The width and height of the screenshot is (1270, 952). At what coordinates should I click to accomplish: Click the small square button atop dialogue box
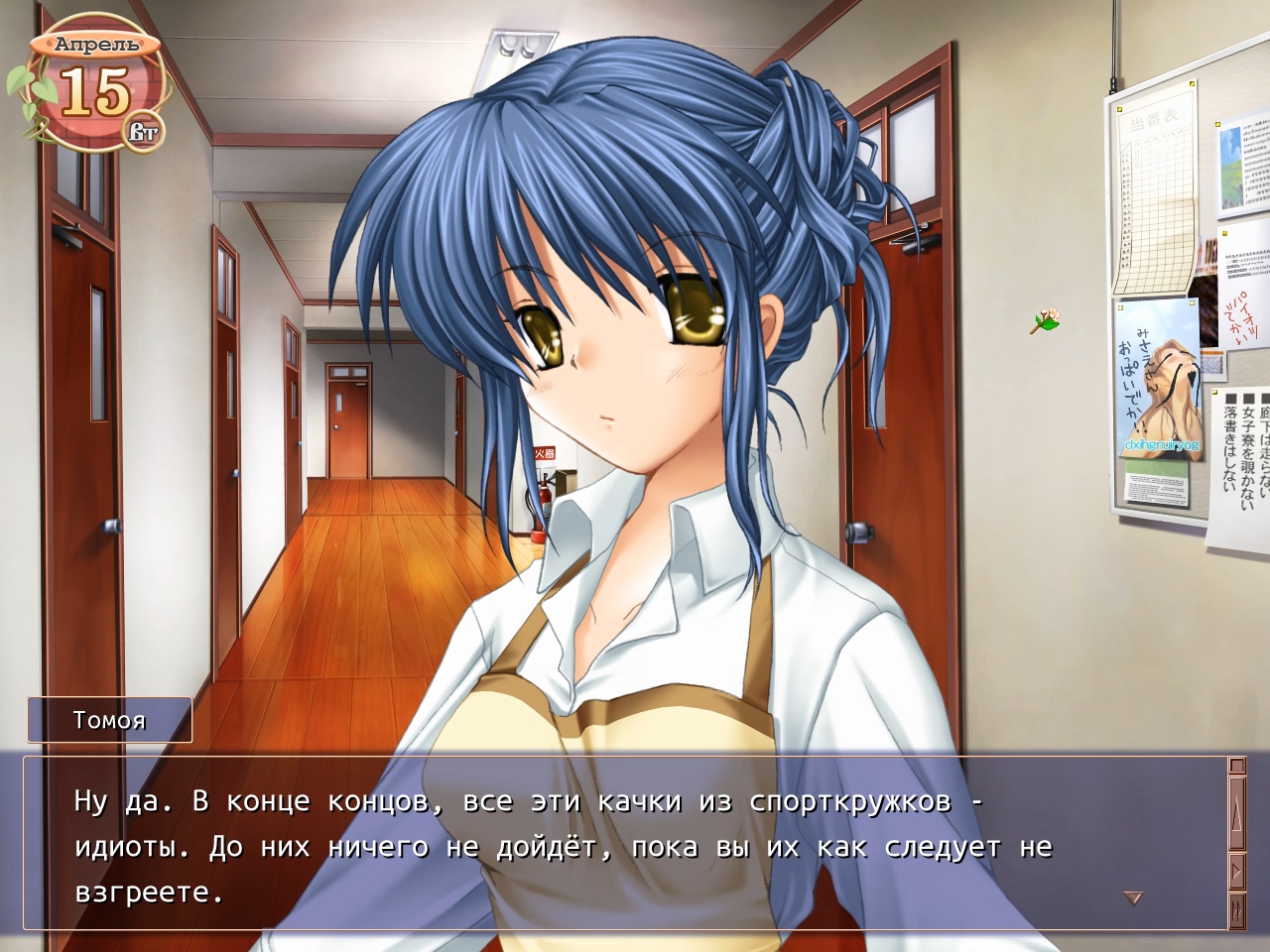click(x=1236, y=766)
